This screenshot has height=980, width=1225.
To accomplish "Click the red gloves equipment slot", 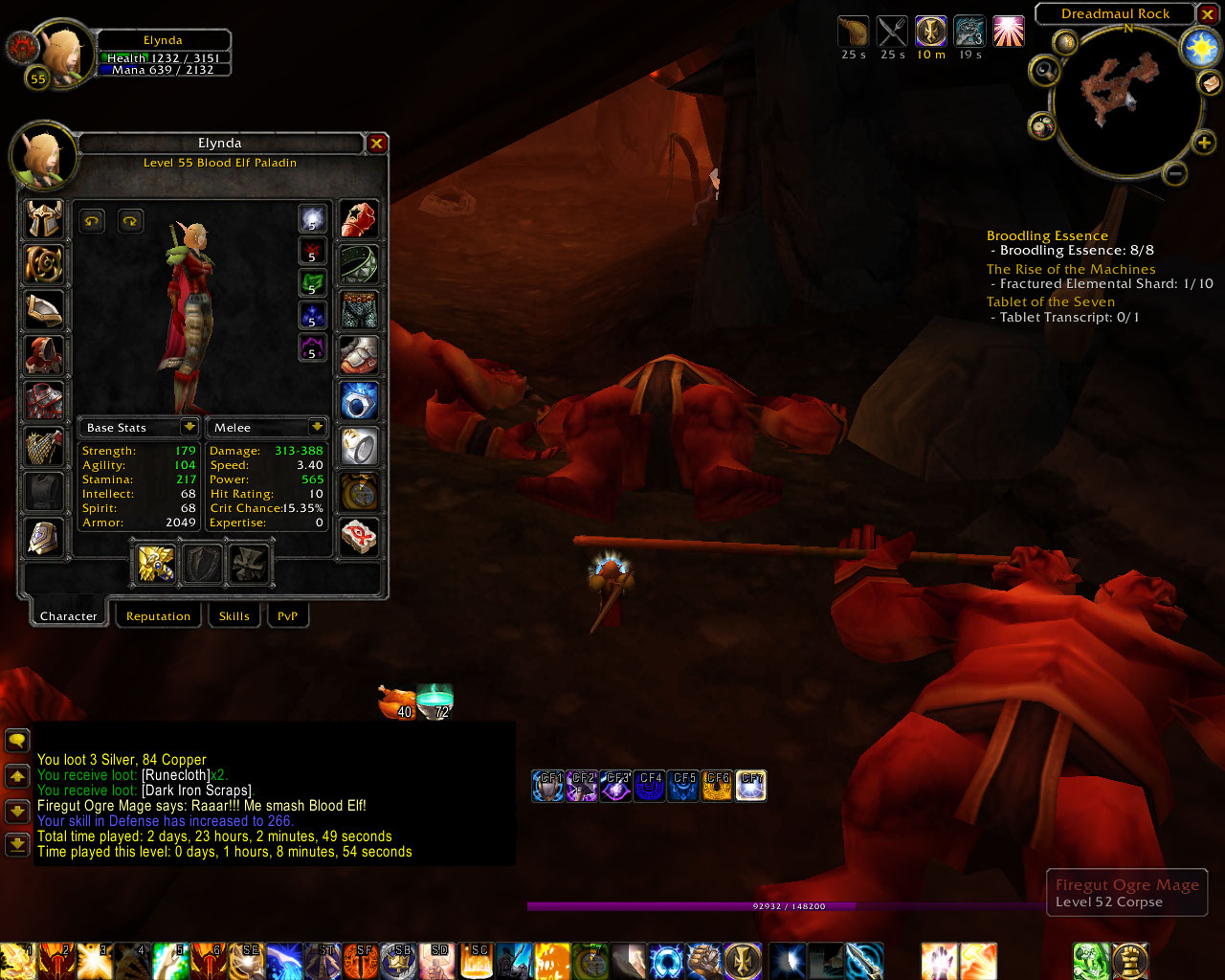I will point(359,220).
